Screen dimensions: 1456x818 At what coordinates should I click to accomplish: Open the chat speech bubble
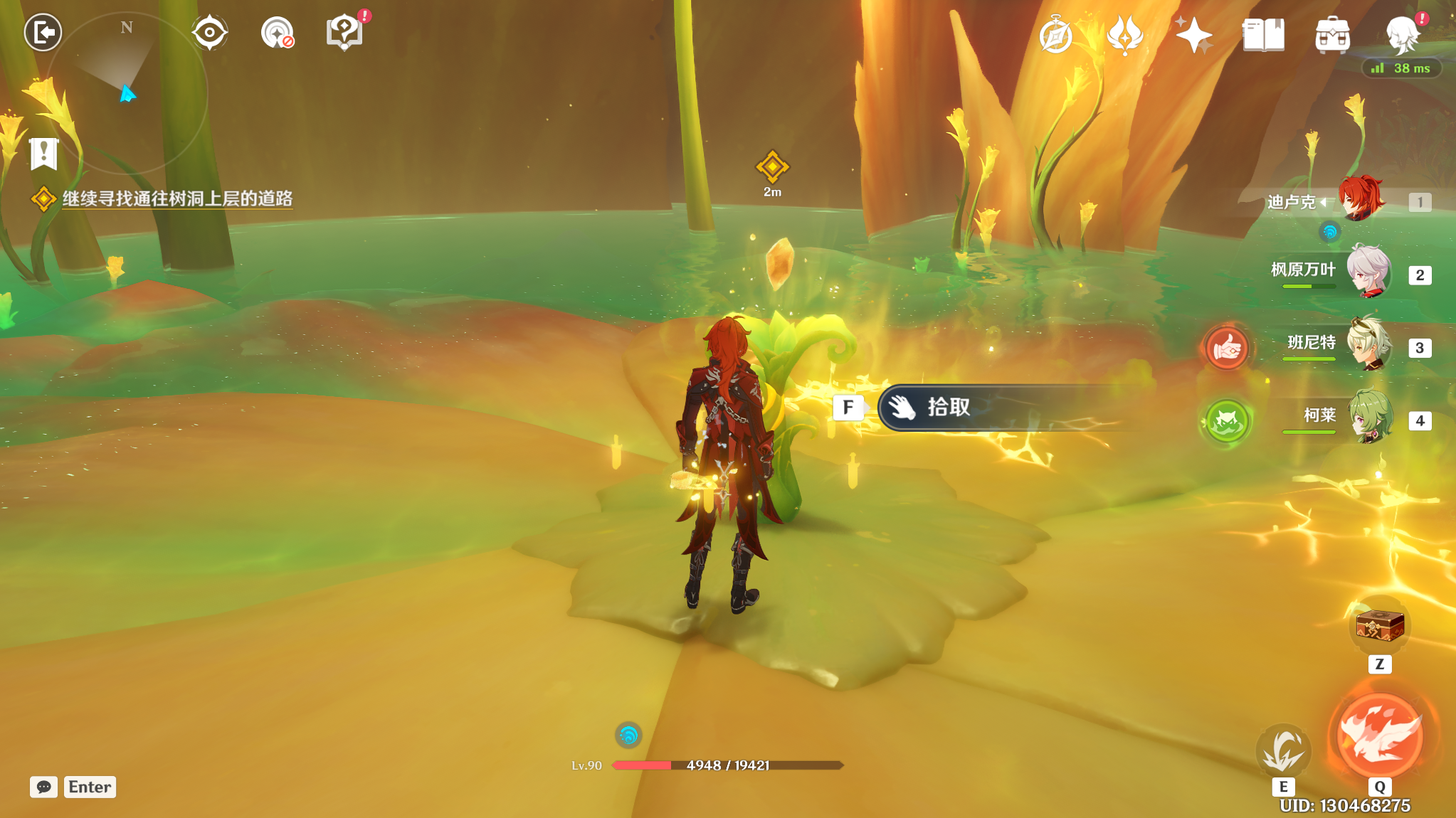coord(43,787)
